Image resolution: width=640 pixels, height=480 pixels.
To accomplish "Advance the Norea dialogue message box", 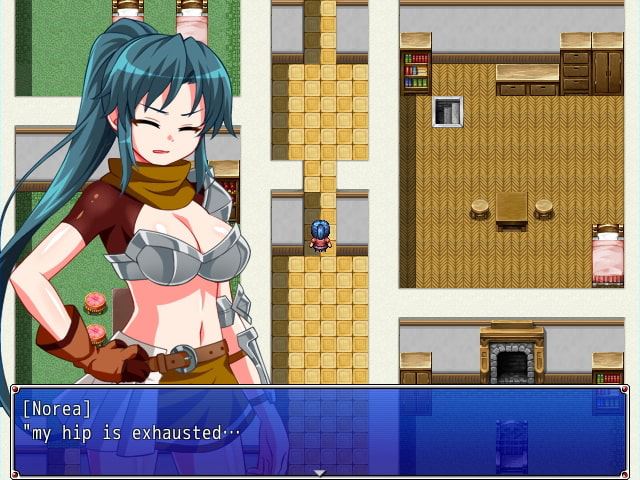I will [320, 430].
